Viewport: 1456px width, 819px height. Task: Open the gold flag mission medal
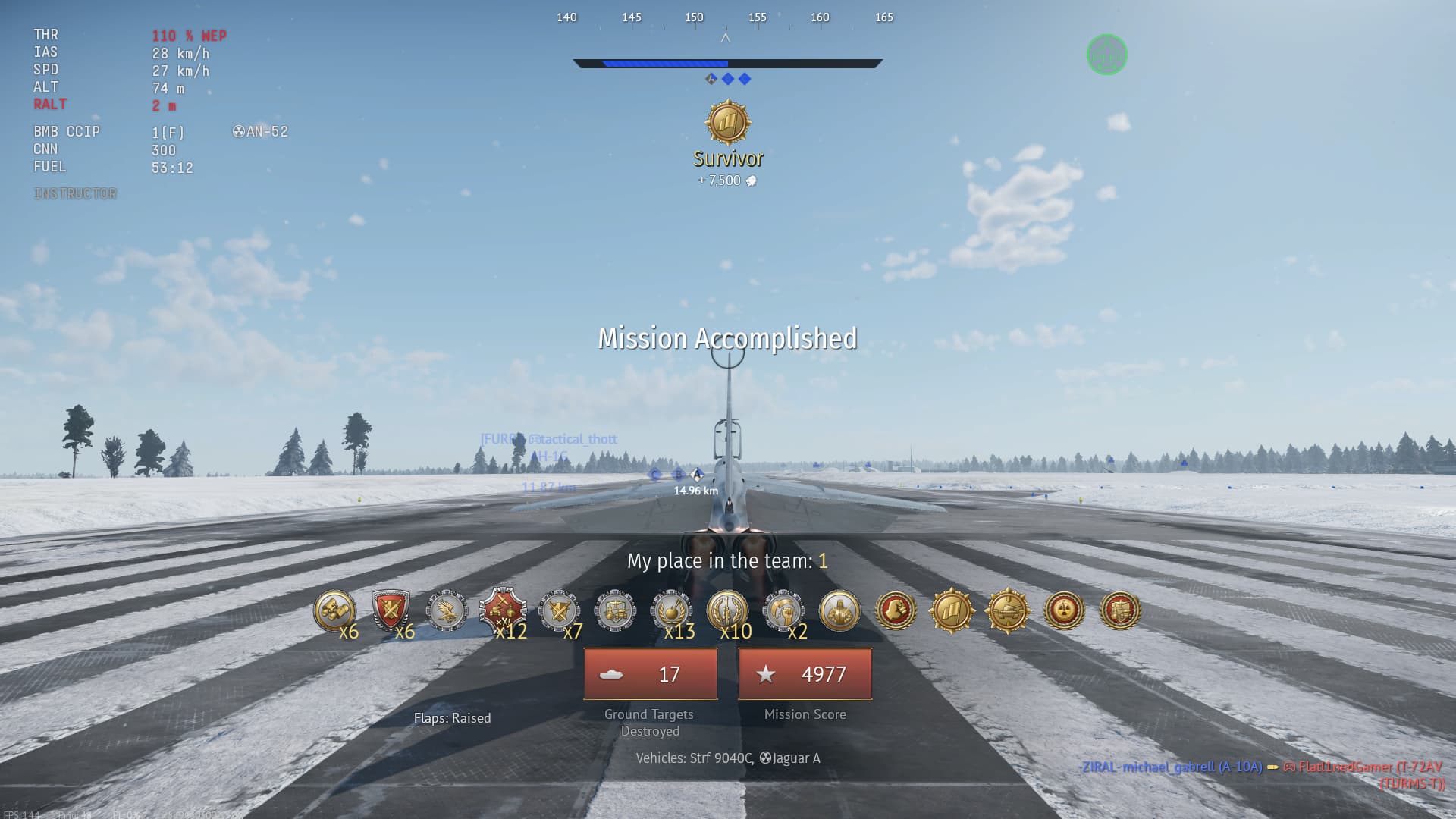(952, 610)
